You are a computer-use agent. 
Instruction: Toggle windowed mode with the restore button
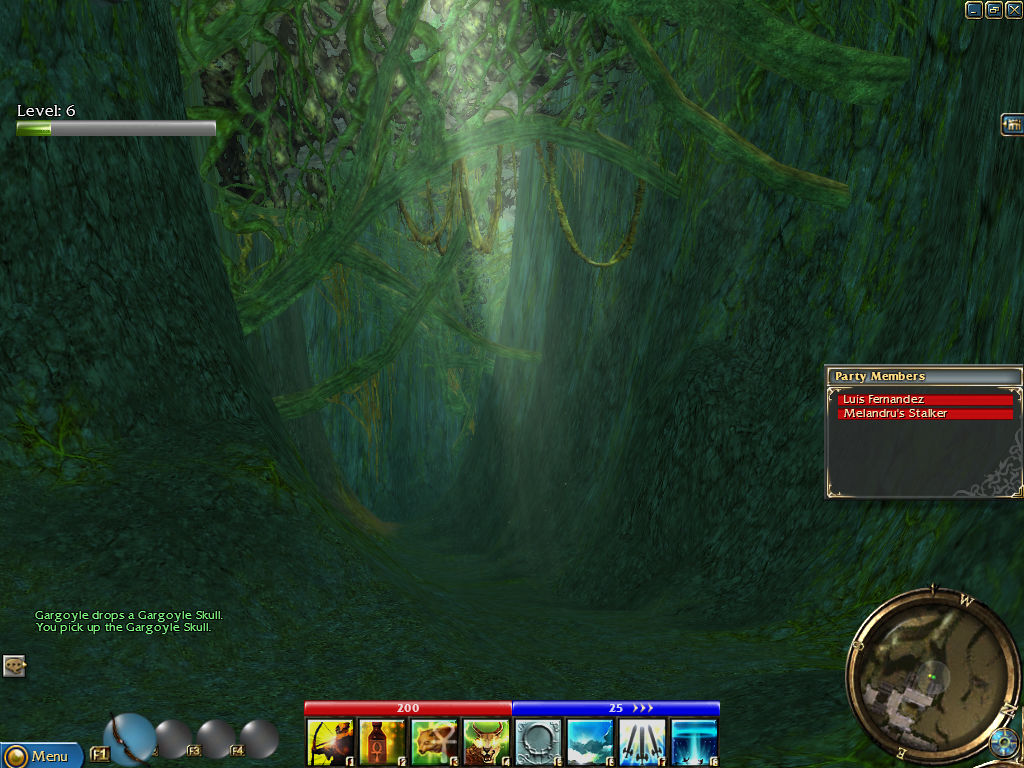point(994,10)
